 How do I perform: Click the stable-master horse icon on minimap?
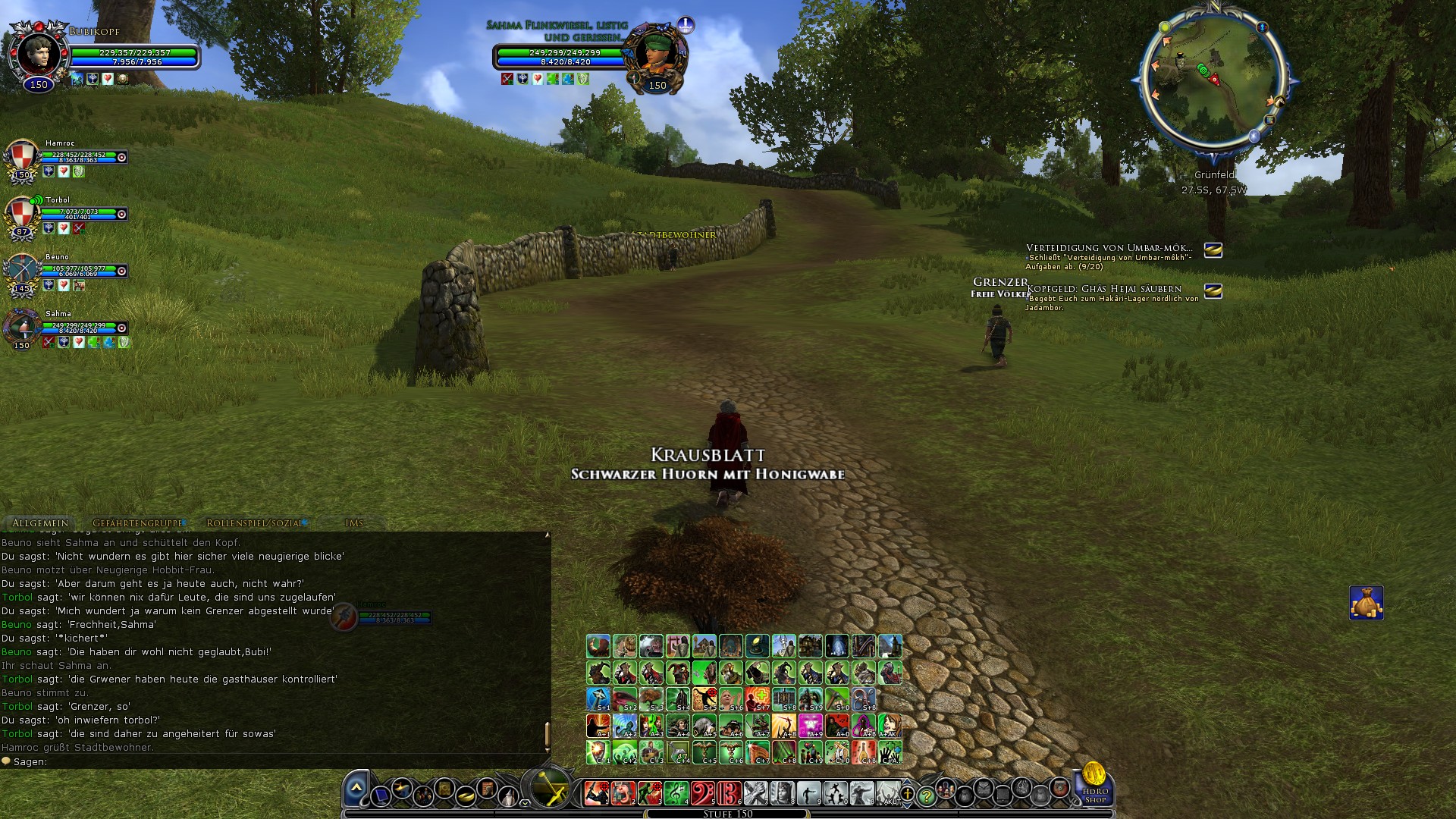point(1280,102)
